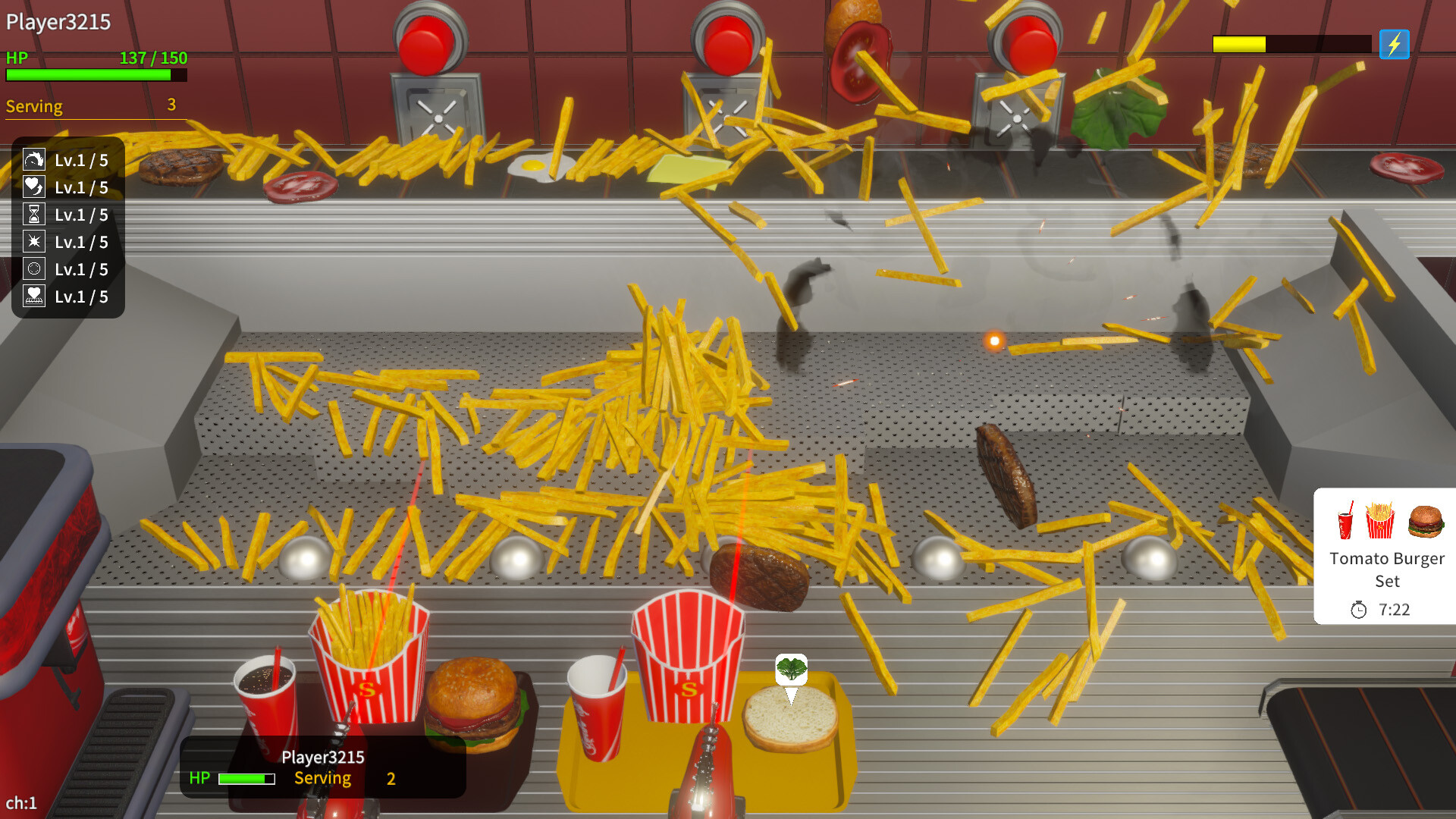Select the speed upgrade icon in skill panel

[34, 160]
